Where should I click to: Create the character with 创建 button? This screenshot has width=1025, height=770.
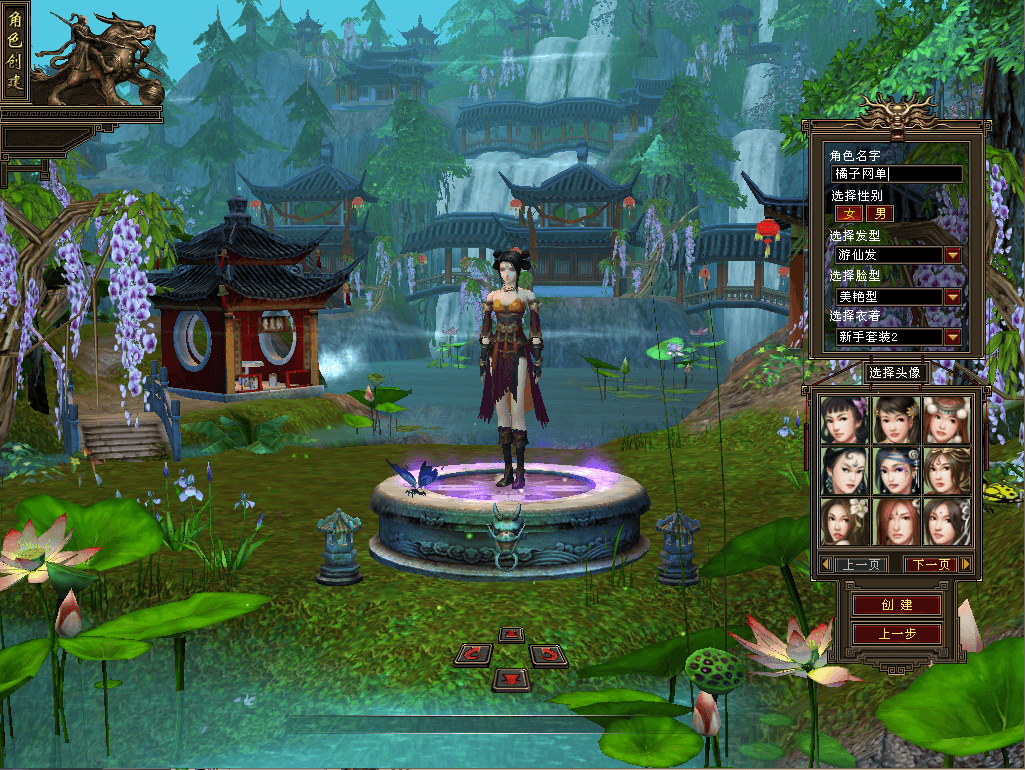click(897, 606)
